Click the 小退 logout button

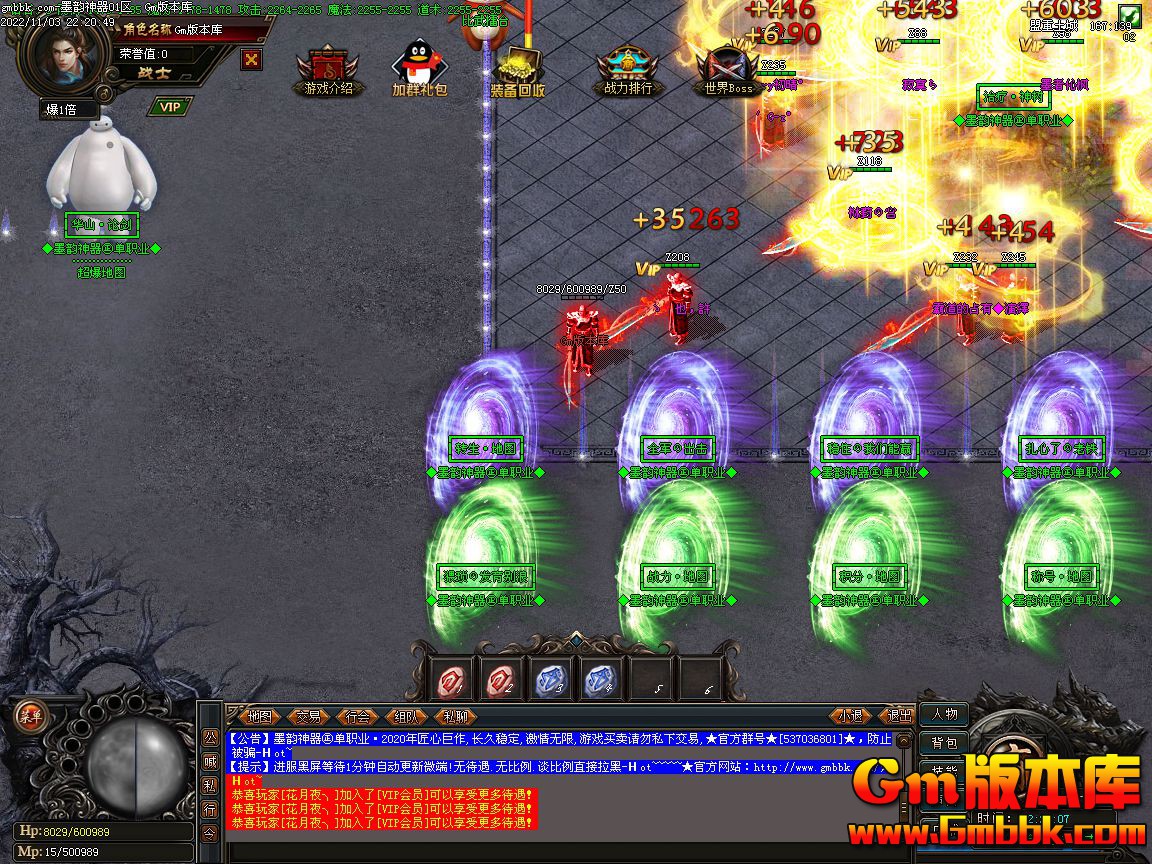coord(851,716)
